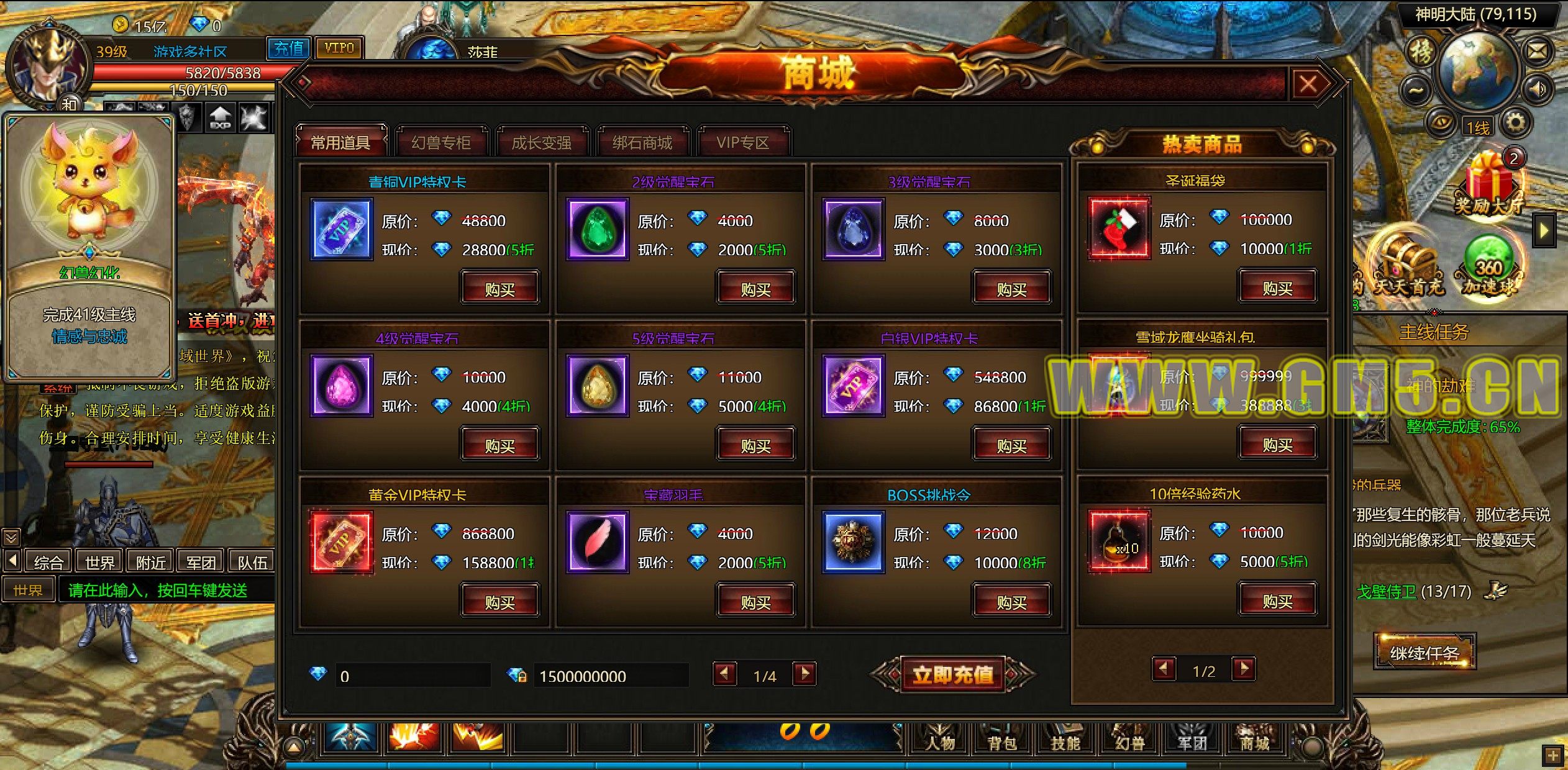The image size is (1568, 770).
Task: Click the 充值 button beside player level
Action: 289,48
